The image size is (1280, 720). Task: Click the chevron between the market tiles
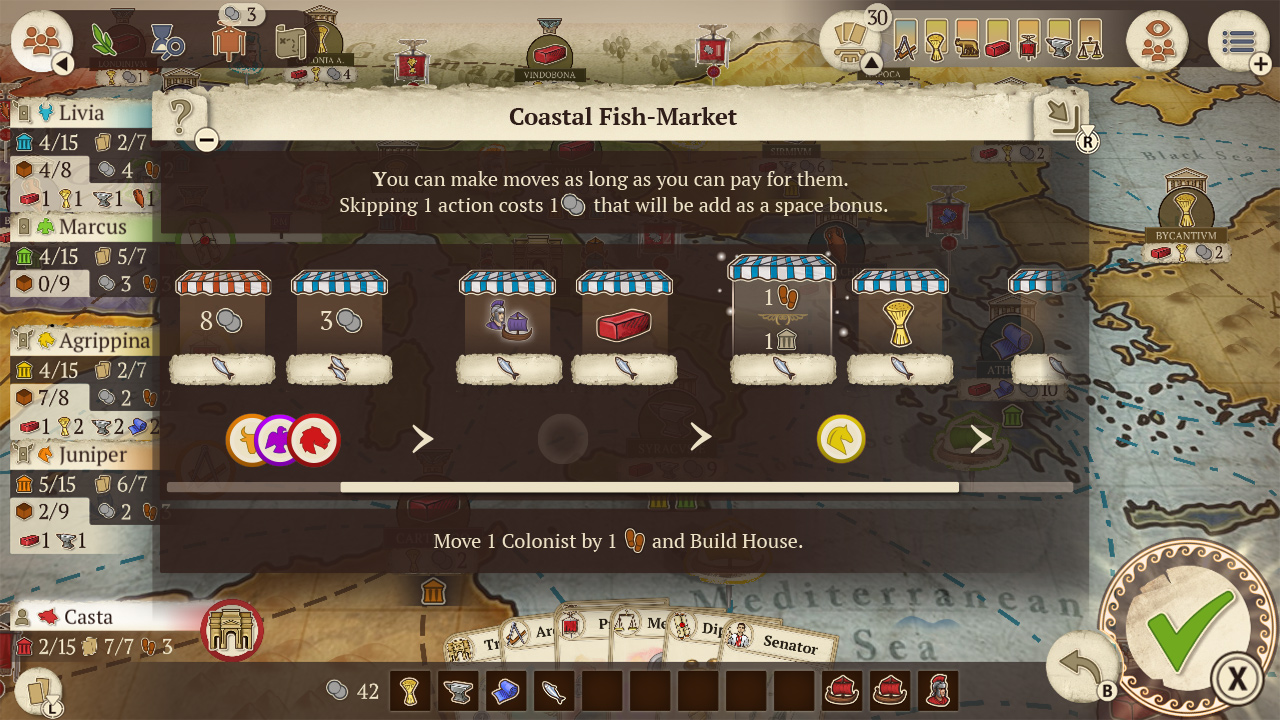(422, 437)
